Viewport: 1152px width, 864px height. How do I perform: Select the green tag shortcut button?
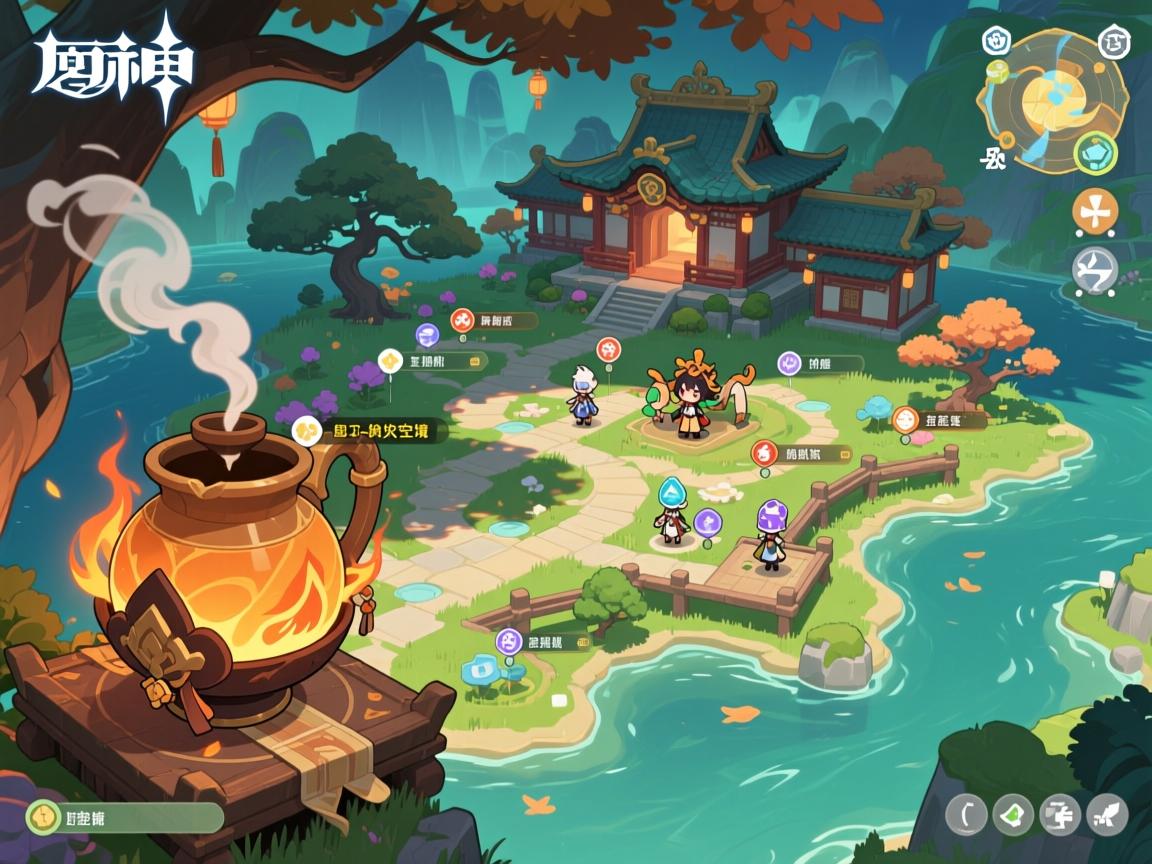pos(1012,814)
